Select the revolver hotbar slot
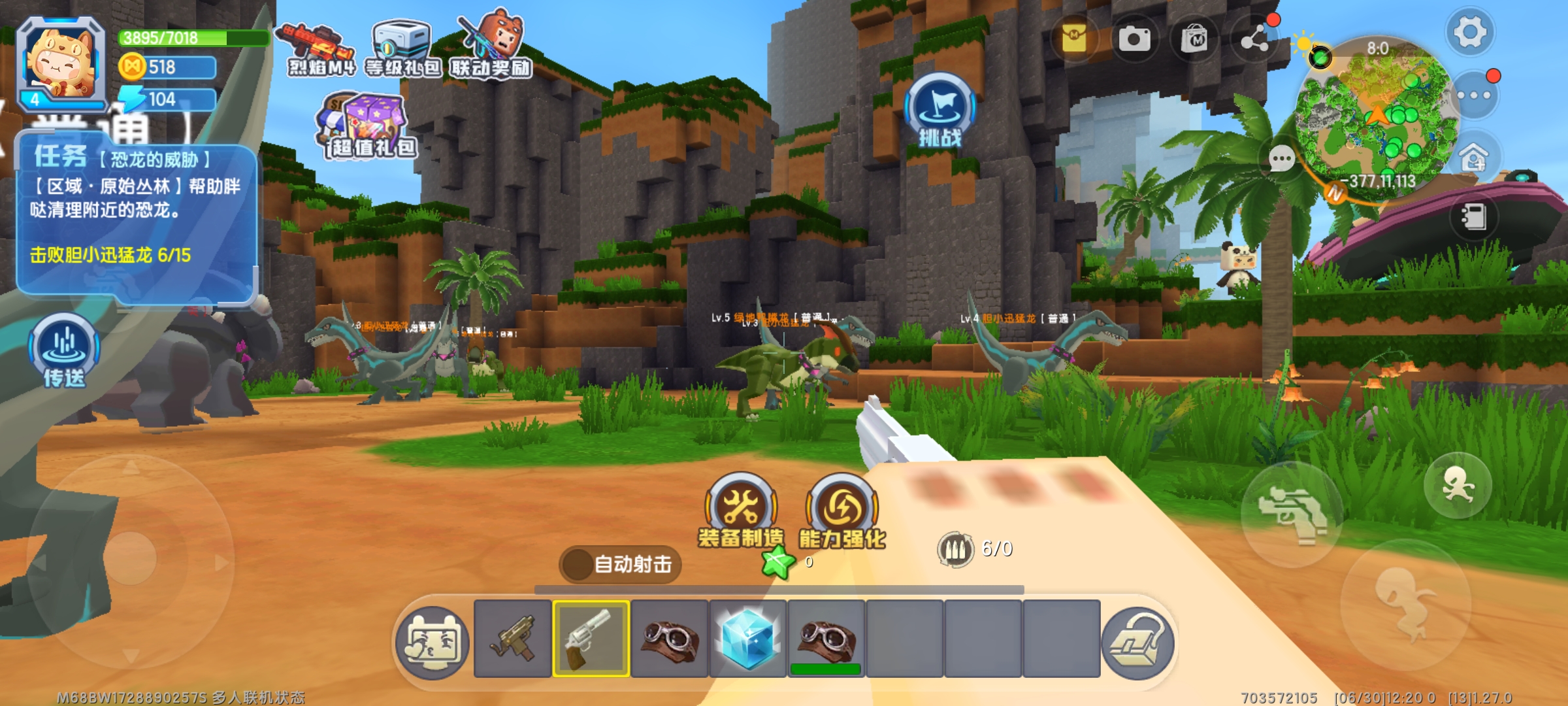Image resolution: width=1568 pixels, height=706 pixels. 591,639
